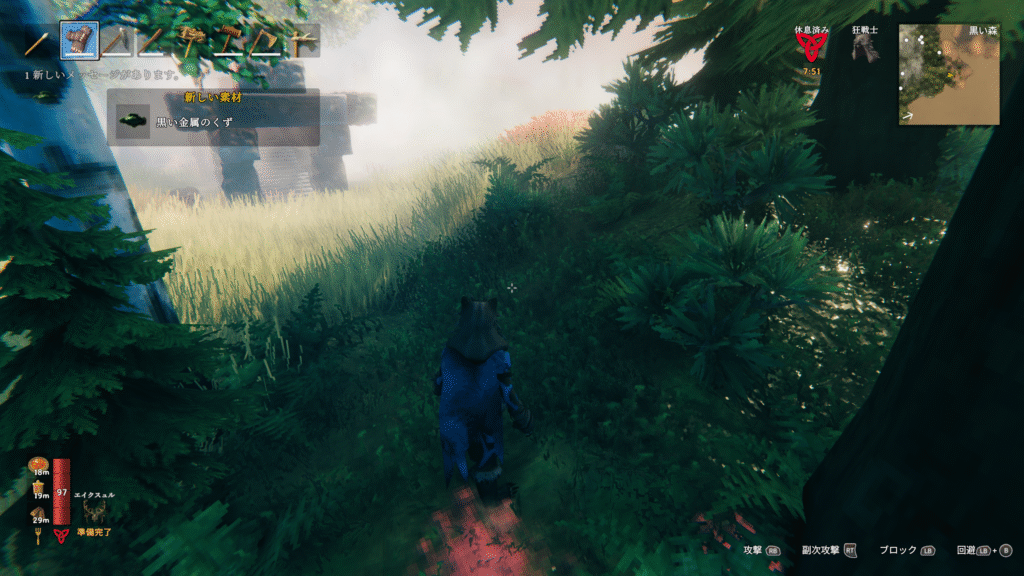
Task: Open the 新しい素材 notification panel
Action: tap(214, 117)
